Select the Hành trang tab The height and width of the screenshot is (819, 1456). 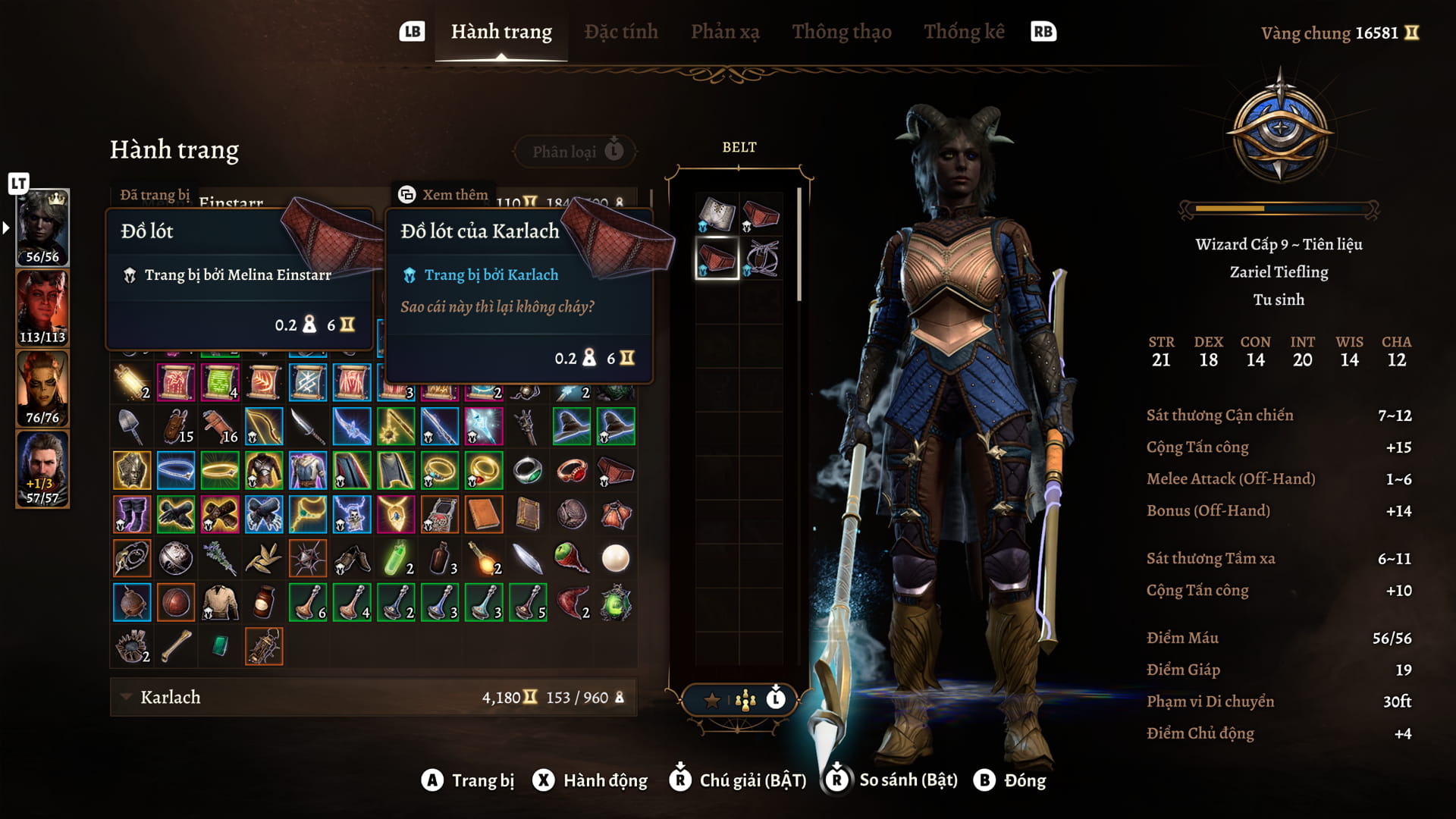point(501,32)
